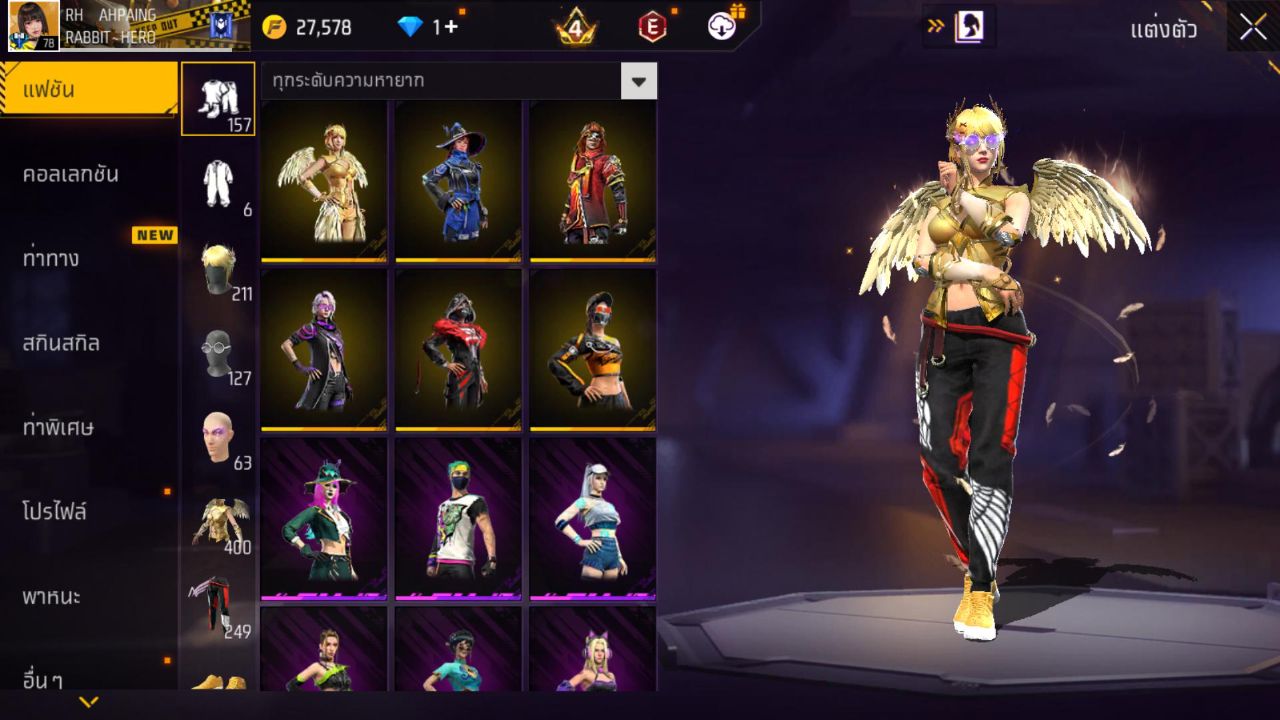
Task: Open the red-black pants category
Action: pos(212,605)
